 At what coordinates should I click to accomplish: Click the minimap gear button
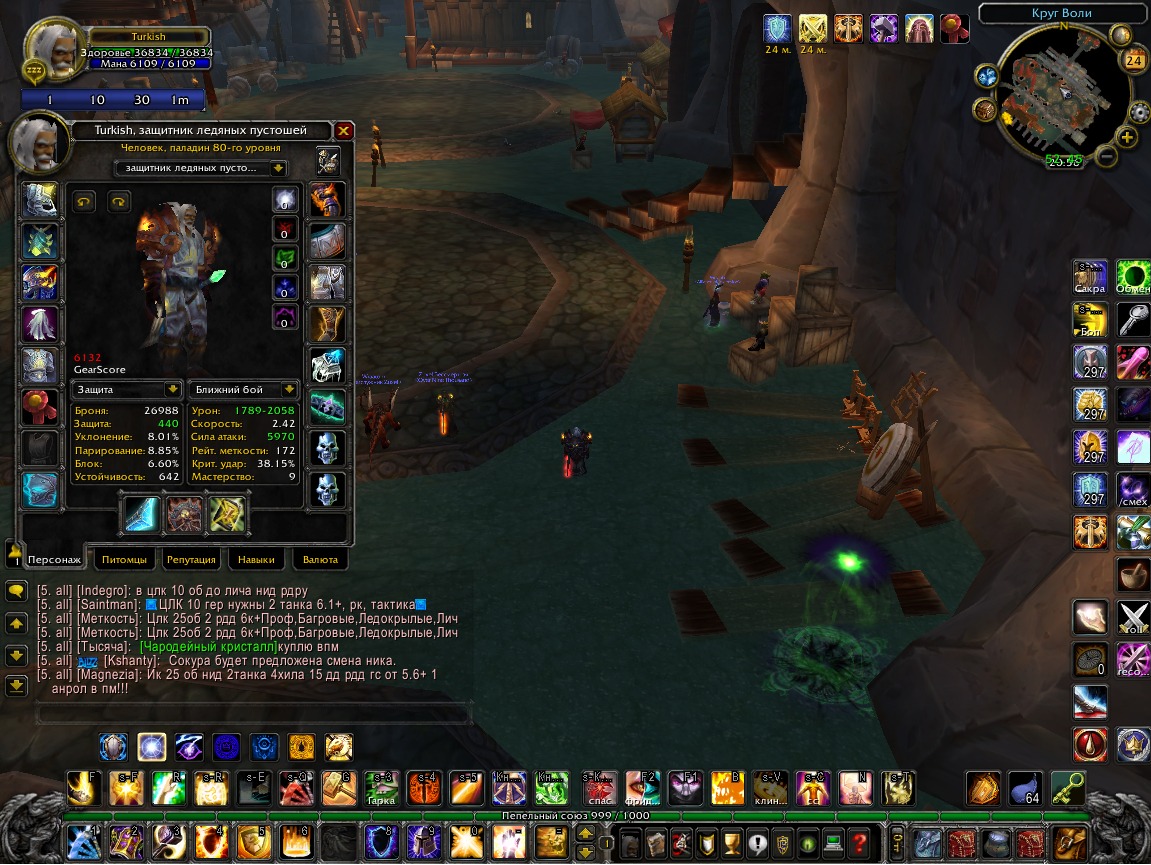pyautogui.click(x=1138, y=110)
